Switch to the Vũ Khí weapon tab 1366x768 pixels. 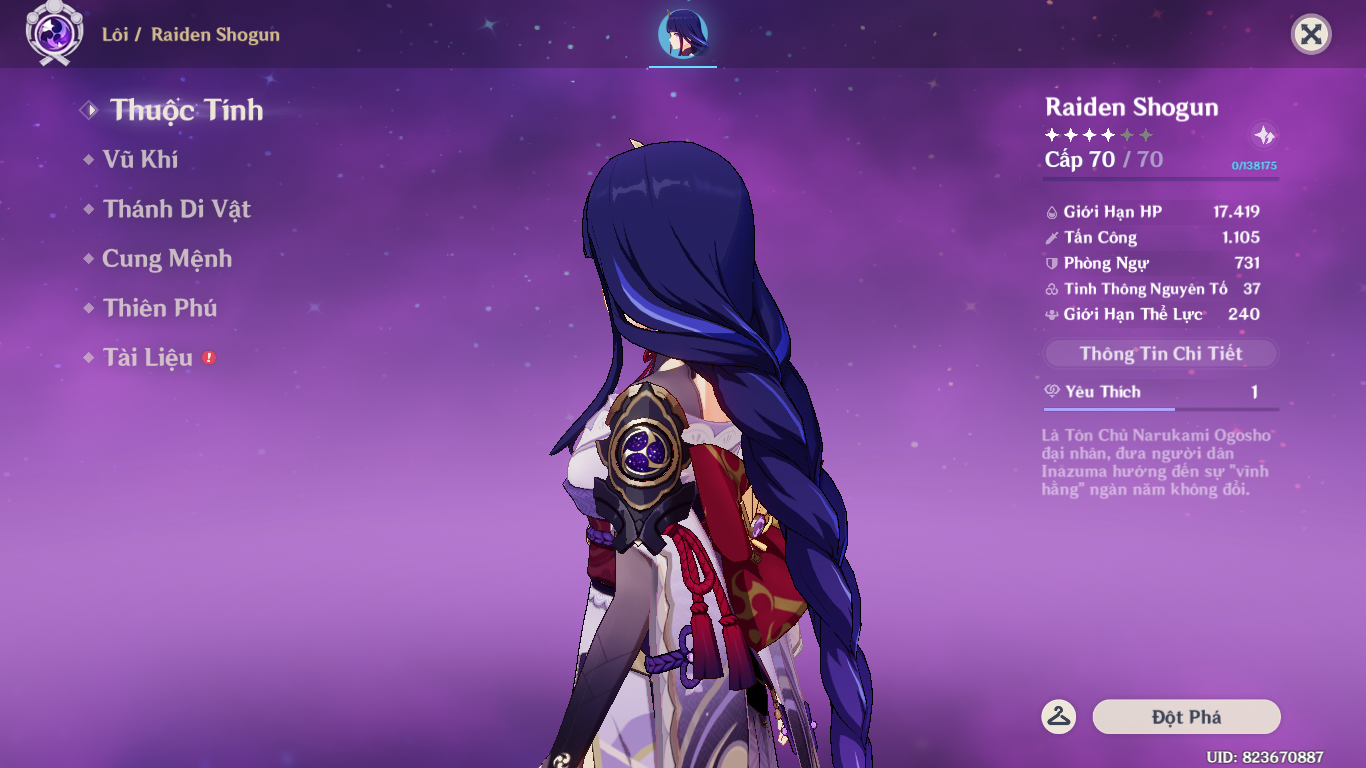pyautogui.click(x=140, y=159)
